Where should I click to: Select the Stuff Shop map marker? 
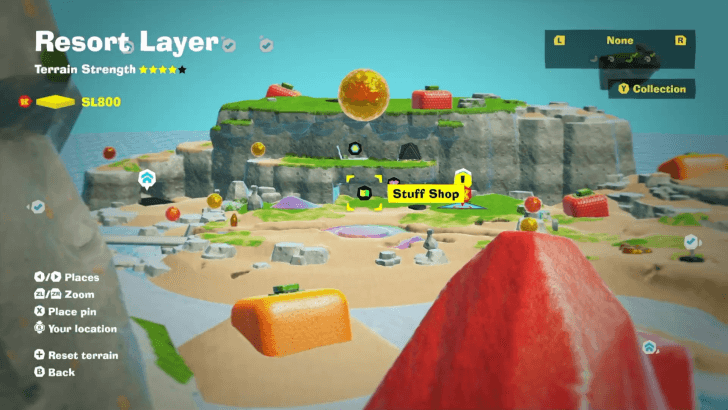point(365,192)
